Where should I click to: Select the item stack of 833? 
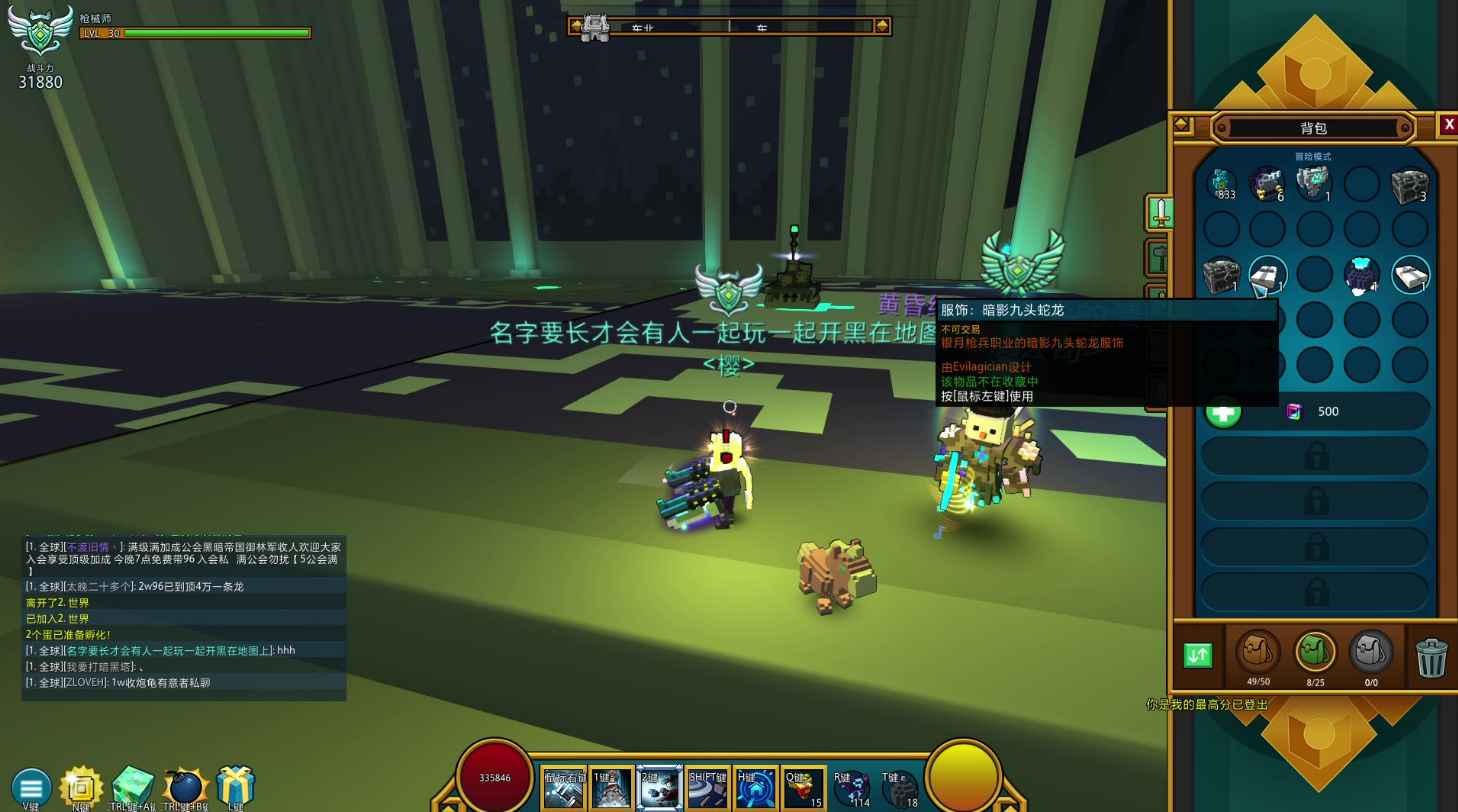pyautogui.click(x=1222, y=184)
